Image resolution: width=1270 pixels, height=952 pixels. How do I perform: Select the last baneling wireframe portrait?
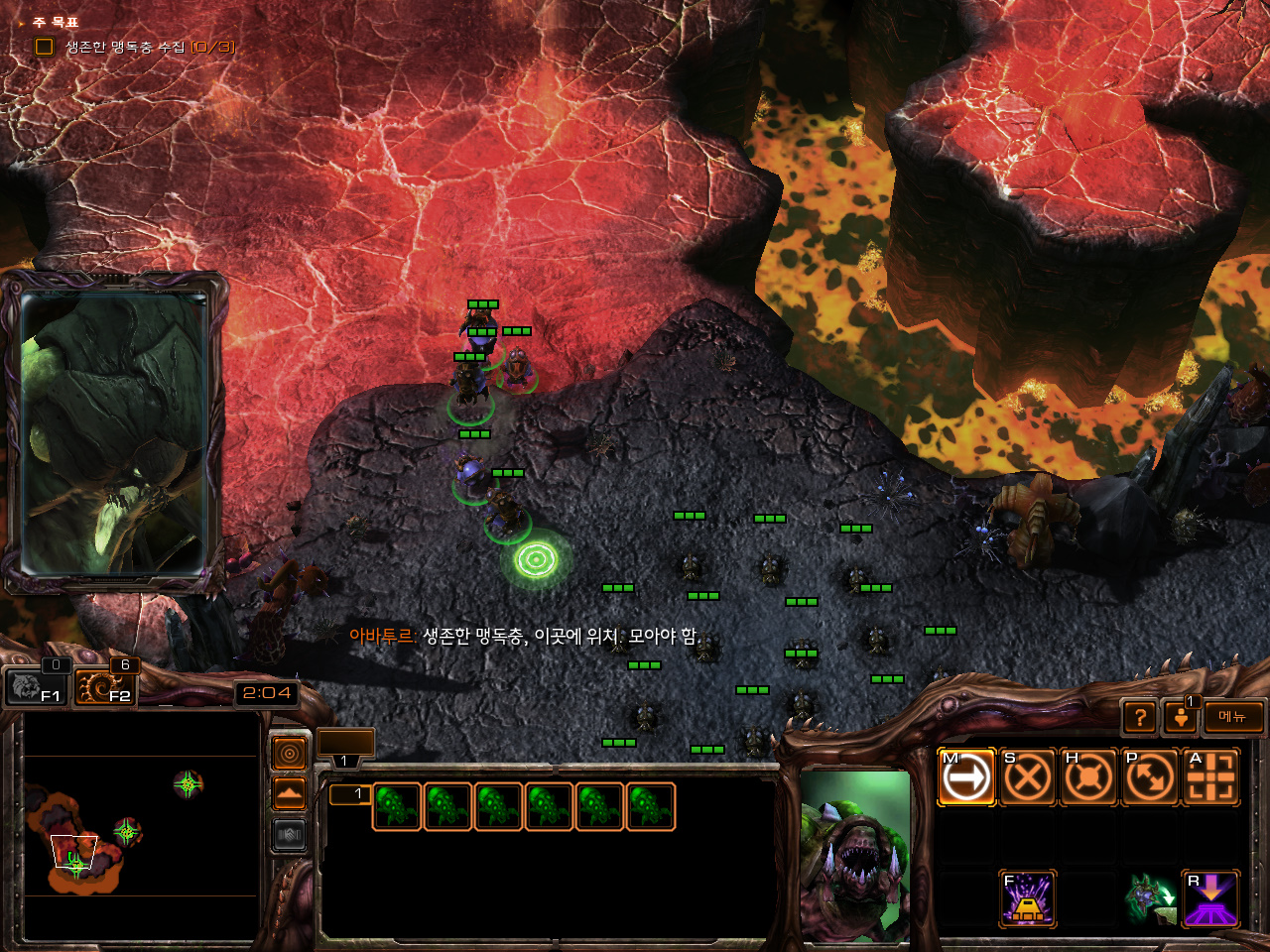pyautogui.click(x=650, y=806)
